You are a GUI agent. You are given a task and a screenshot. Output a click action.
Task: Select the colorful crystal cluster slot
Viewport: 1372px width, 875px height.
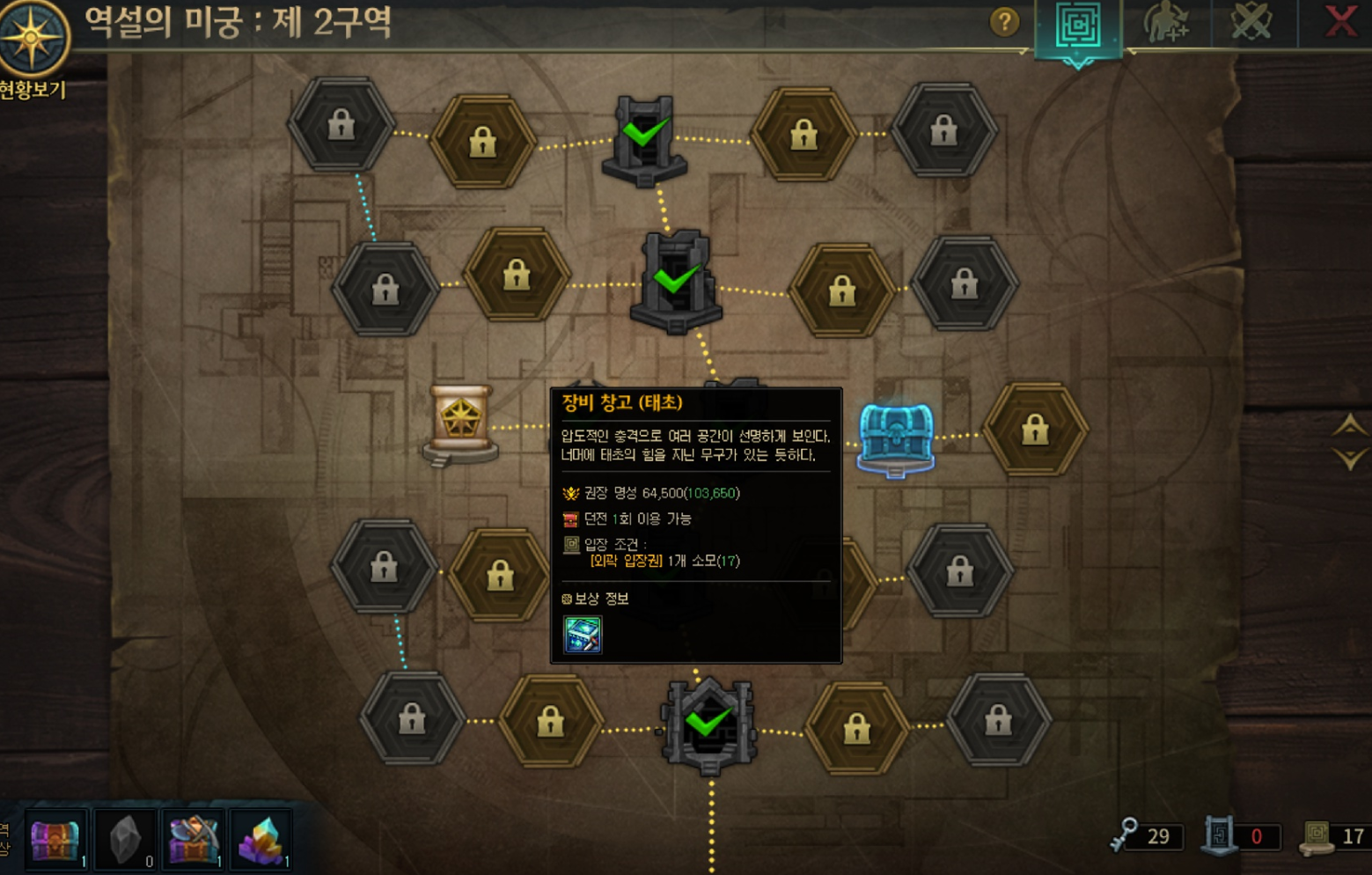coord(260,840)
